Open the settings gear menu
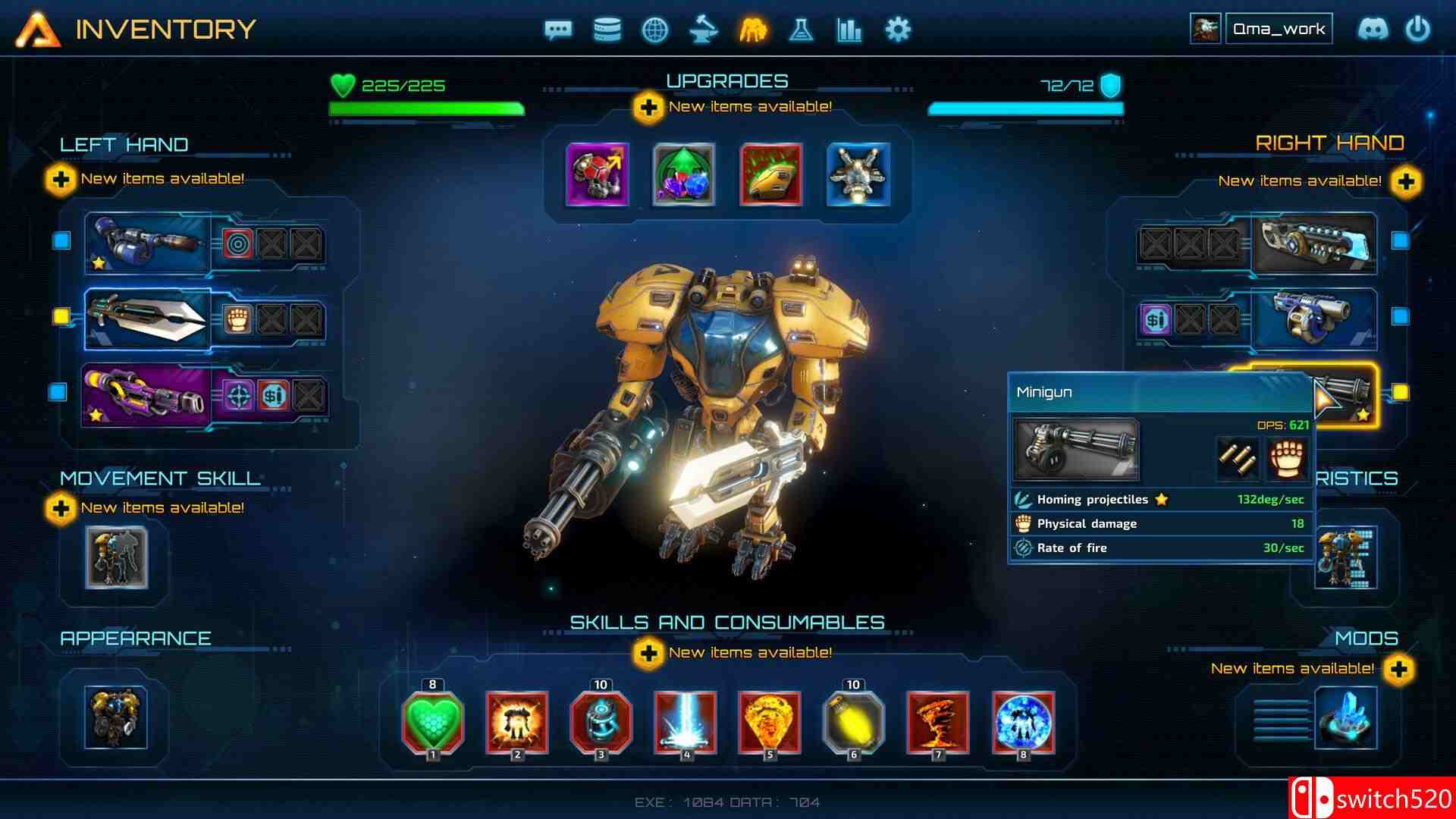 point(898,30)
